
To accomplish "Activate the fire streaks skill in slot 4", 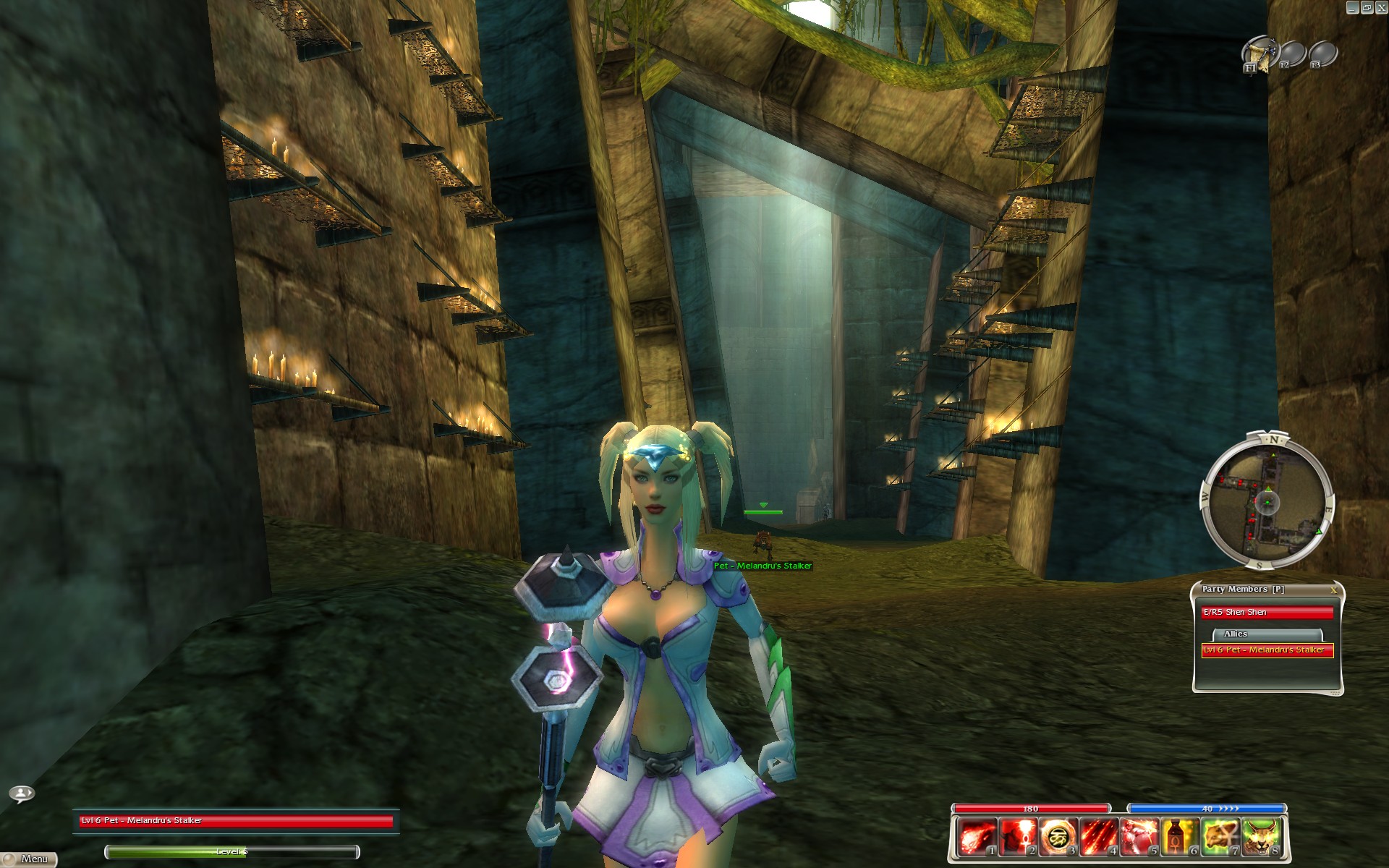I will click(x=1097, y=838).
